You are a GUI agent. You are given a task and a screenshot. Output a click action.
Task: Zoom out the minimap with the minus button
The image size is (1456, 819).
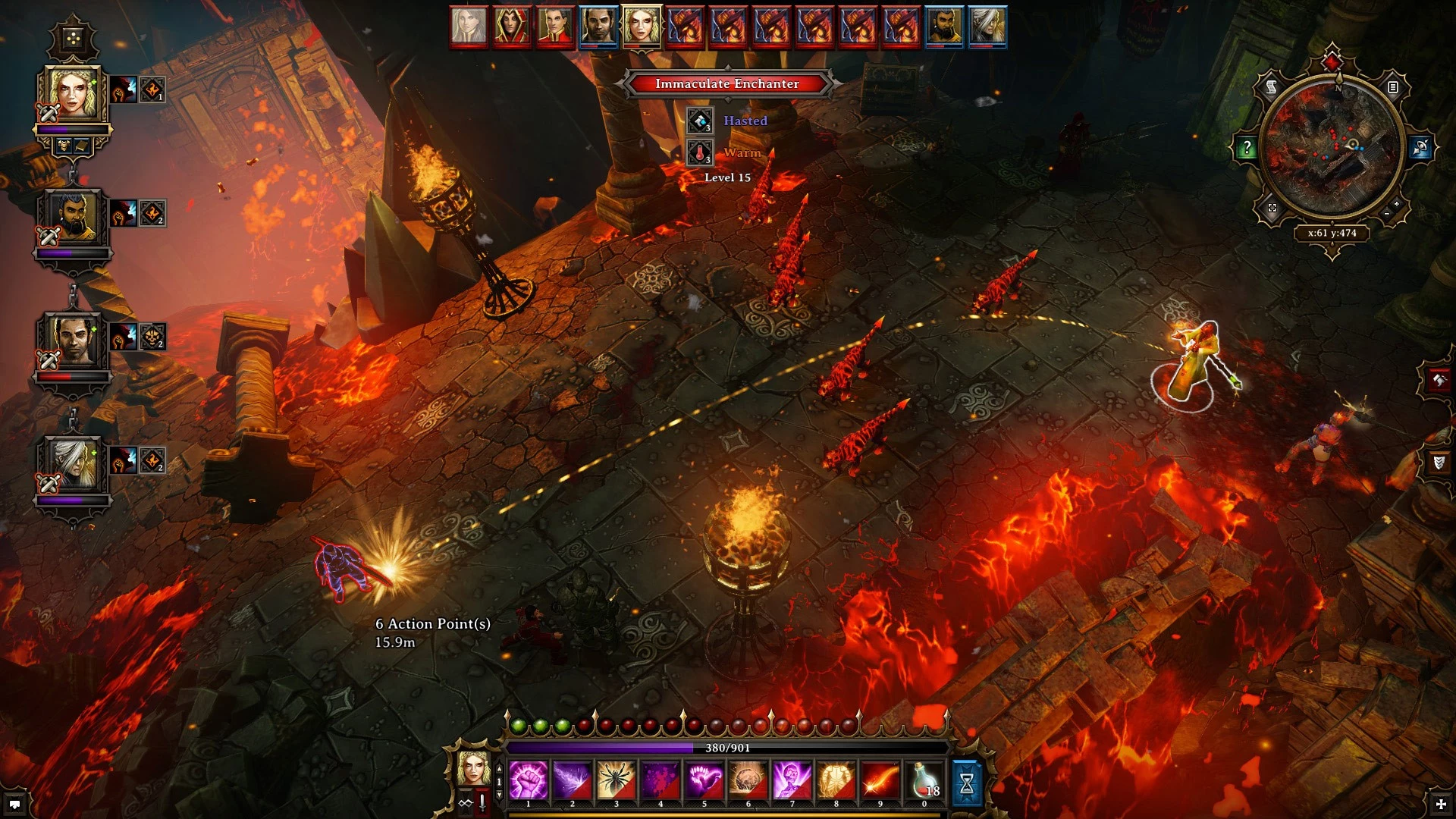(x=1386, y=215)
